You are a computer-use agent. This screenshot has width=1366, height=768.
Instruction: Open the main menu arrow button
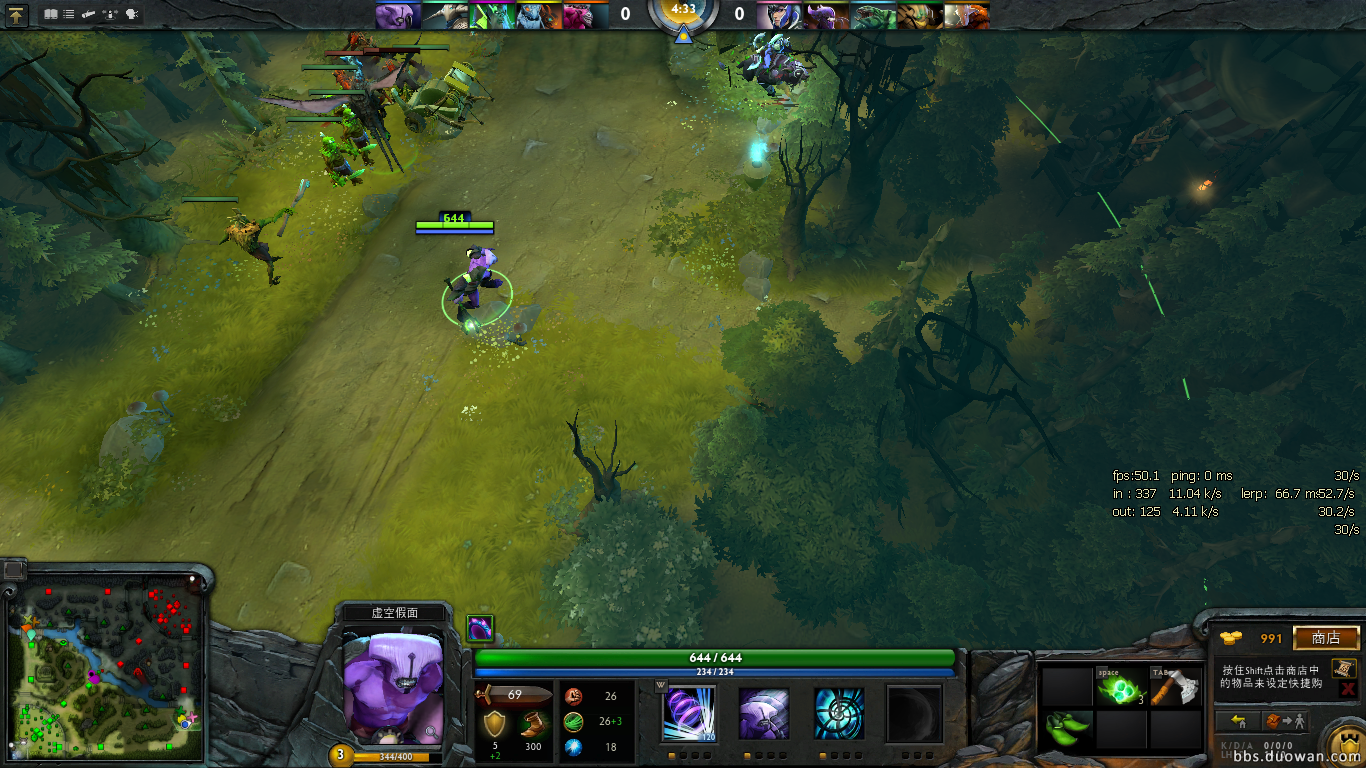tap(17, 14)
